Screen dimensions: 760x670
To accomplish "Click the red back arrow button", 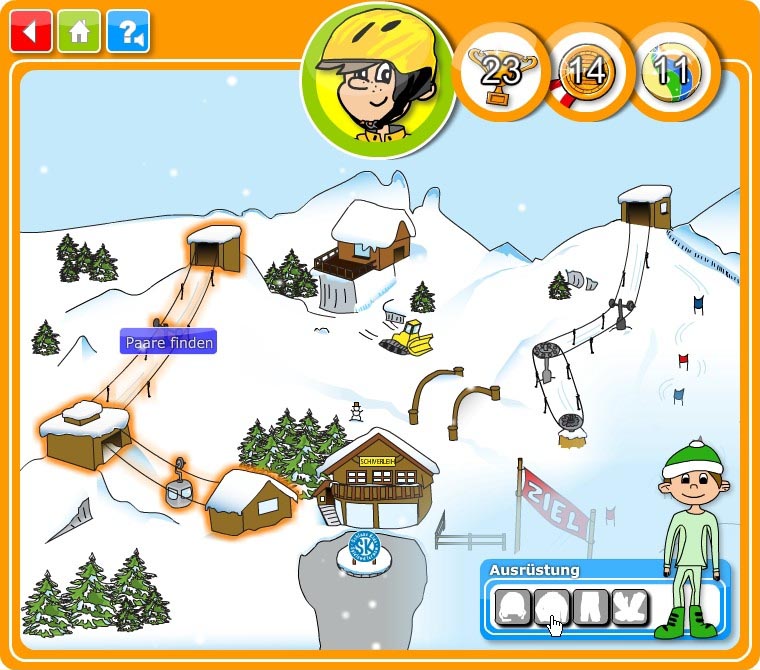I will [x=31, y=31].
